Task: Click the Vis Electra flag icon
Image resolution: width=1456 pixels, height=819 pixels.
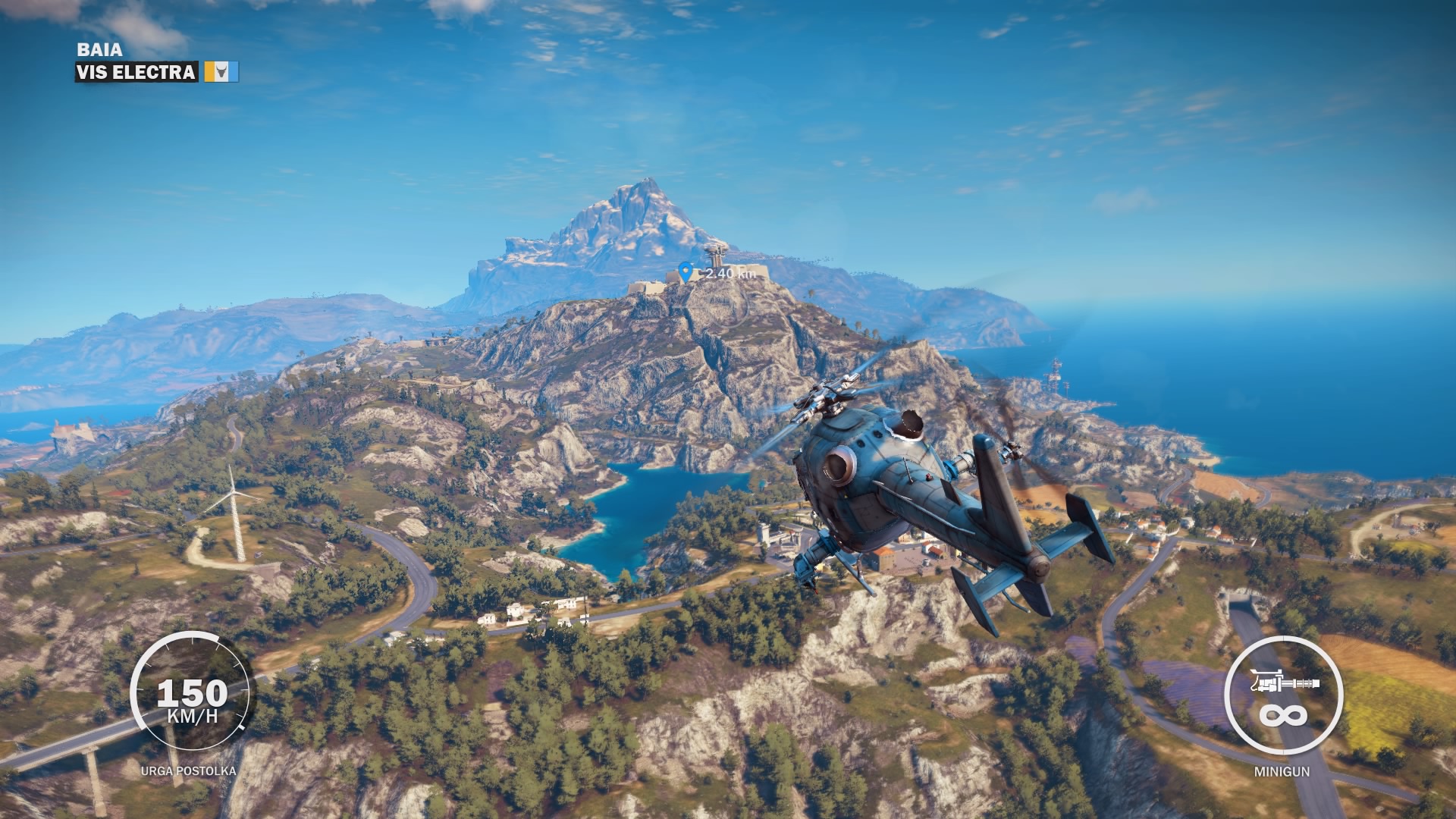Action: click(x=221, y=72)
